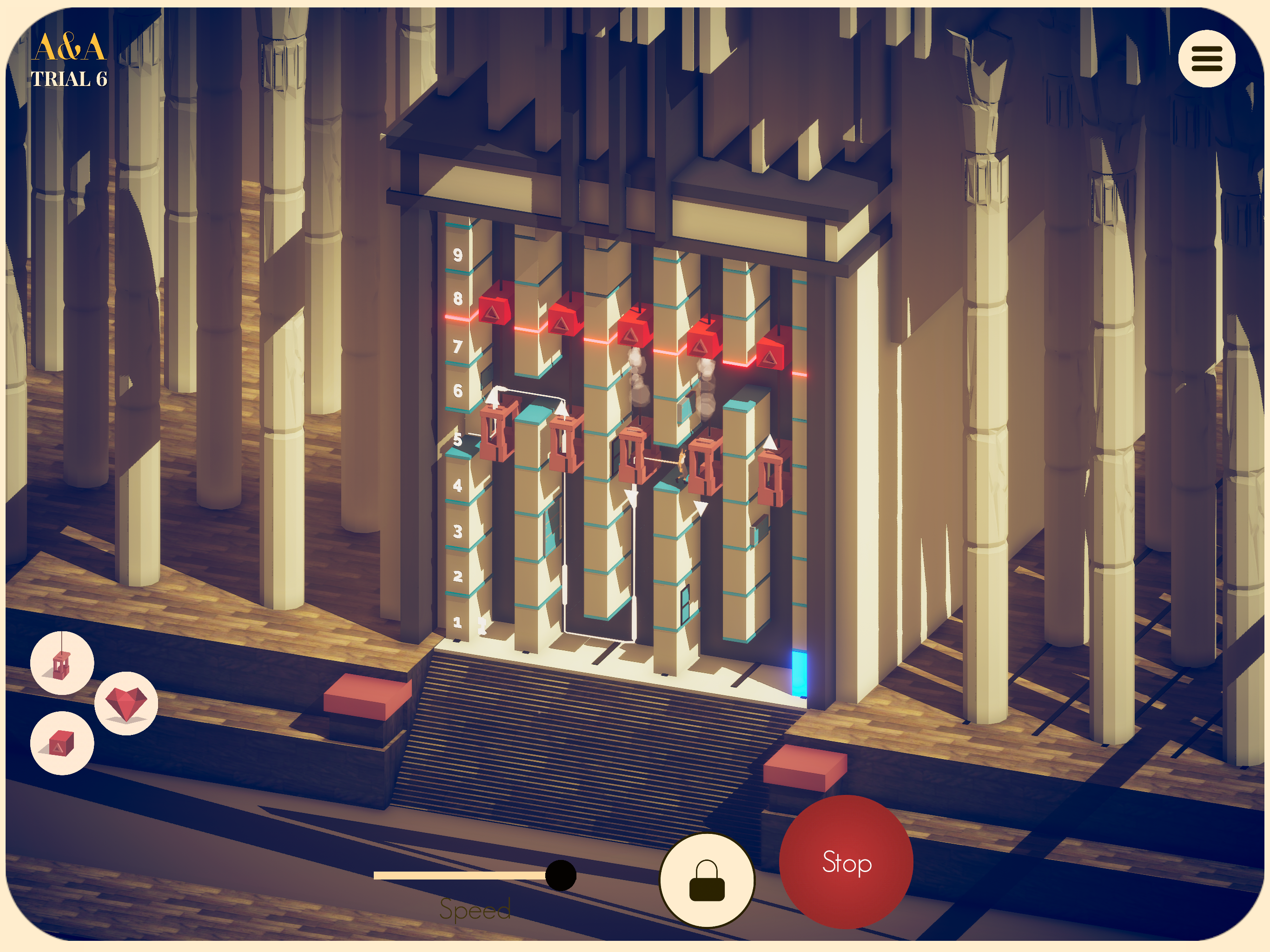Click the Speed slider handle

560,875
